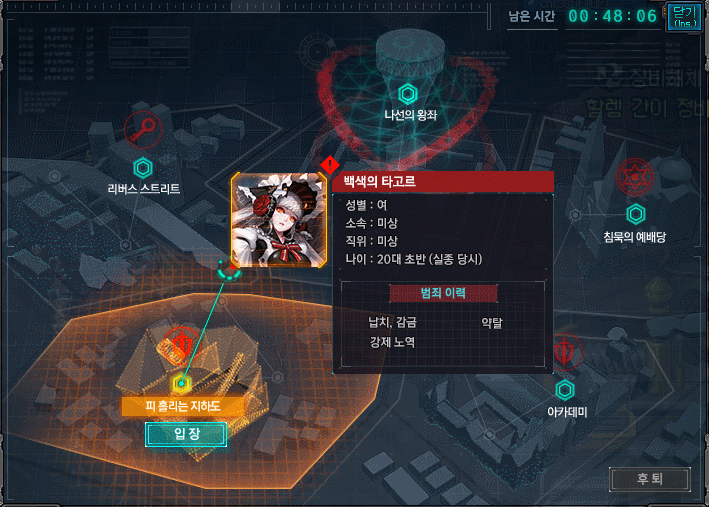709x507 pixels.
Task: Select the 리버스 스트리트 map node
Action: coord(143,167)
